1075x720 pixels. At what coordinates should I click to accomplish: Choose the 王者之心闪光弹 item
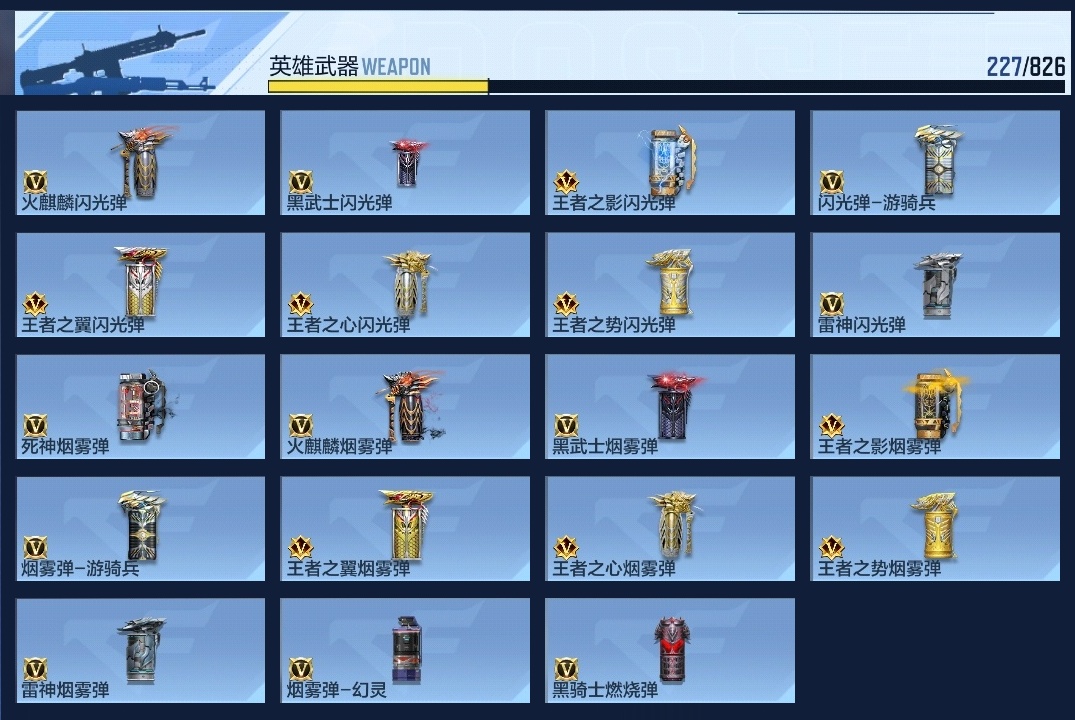[405, 285]
